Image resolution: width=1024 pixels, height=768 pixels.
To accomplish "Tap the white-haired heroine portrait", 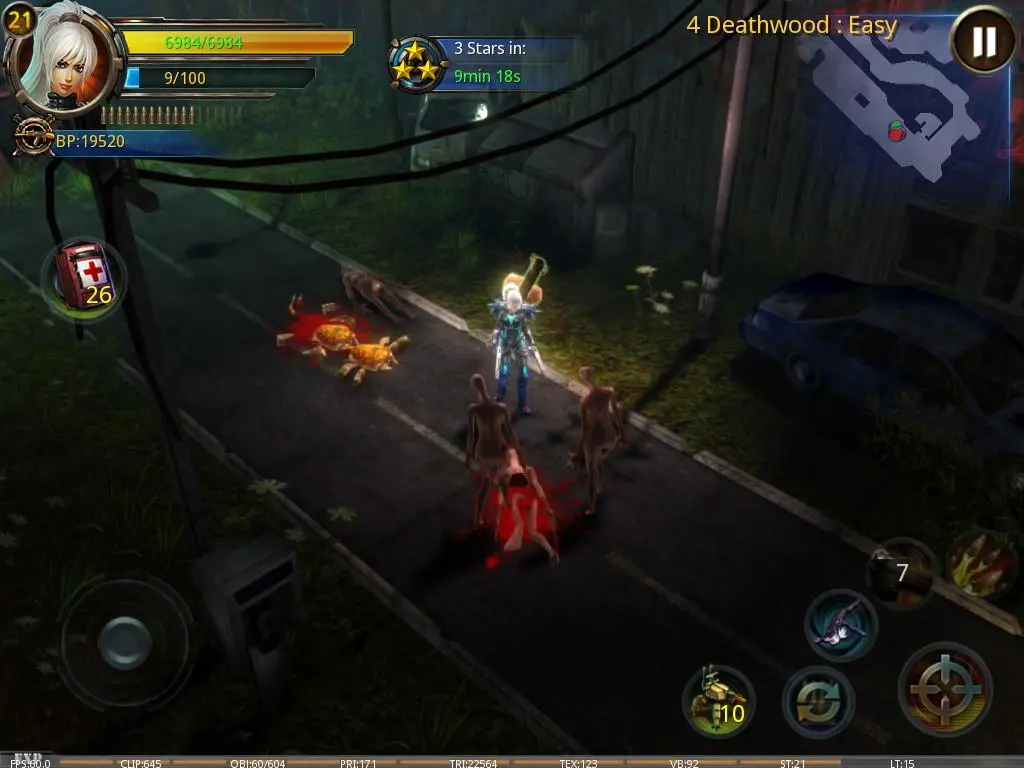I will coord(62,62).
